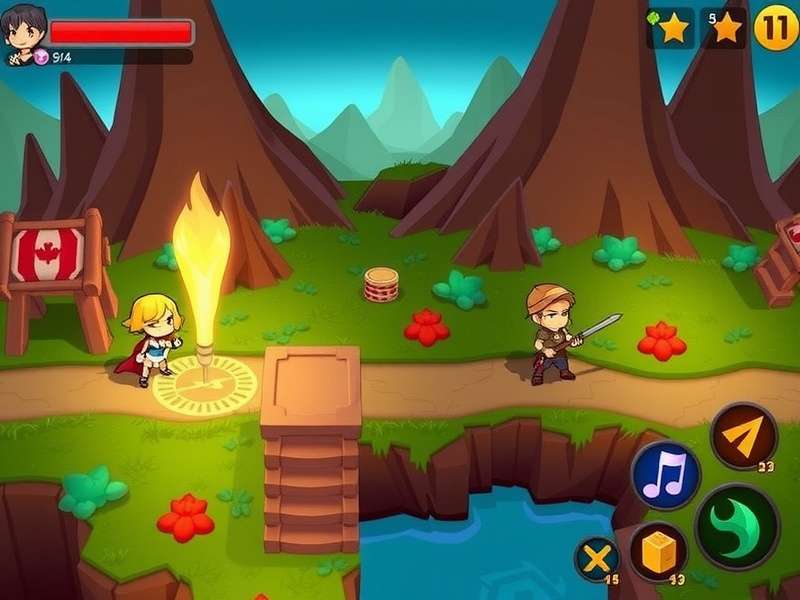Click the round gold 11 button
The image size is (800, 600).
click(x=775, y=27)
